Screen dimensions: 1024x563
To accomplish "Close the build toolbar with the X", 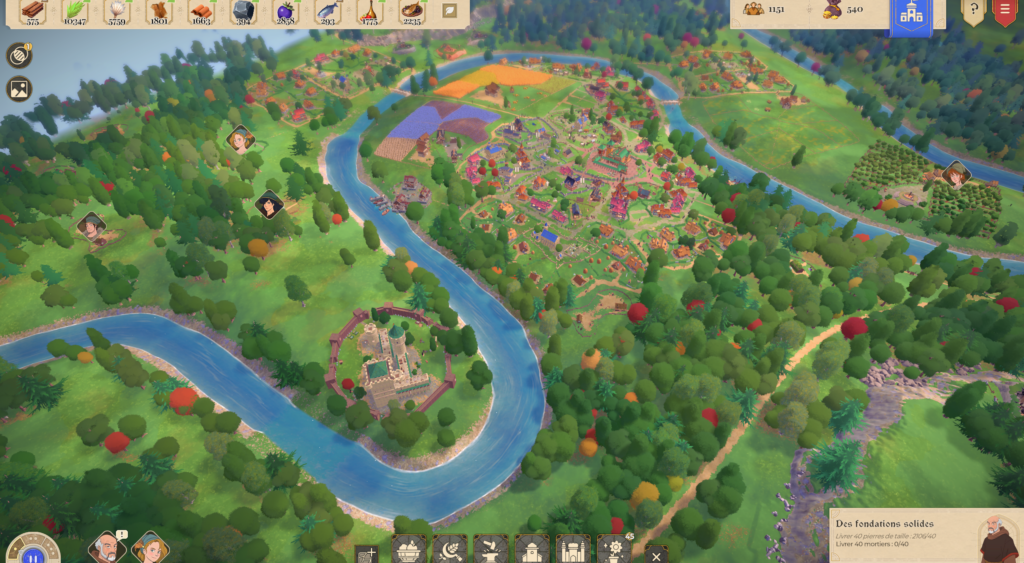I will click(x=655, y=555).
